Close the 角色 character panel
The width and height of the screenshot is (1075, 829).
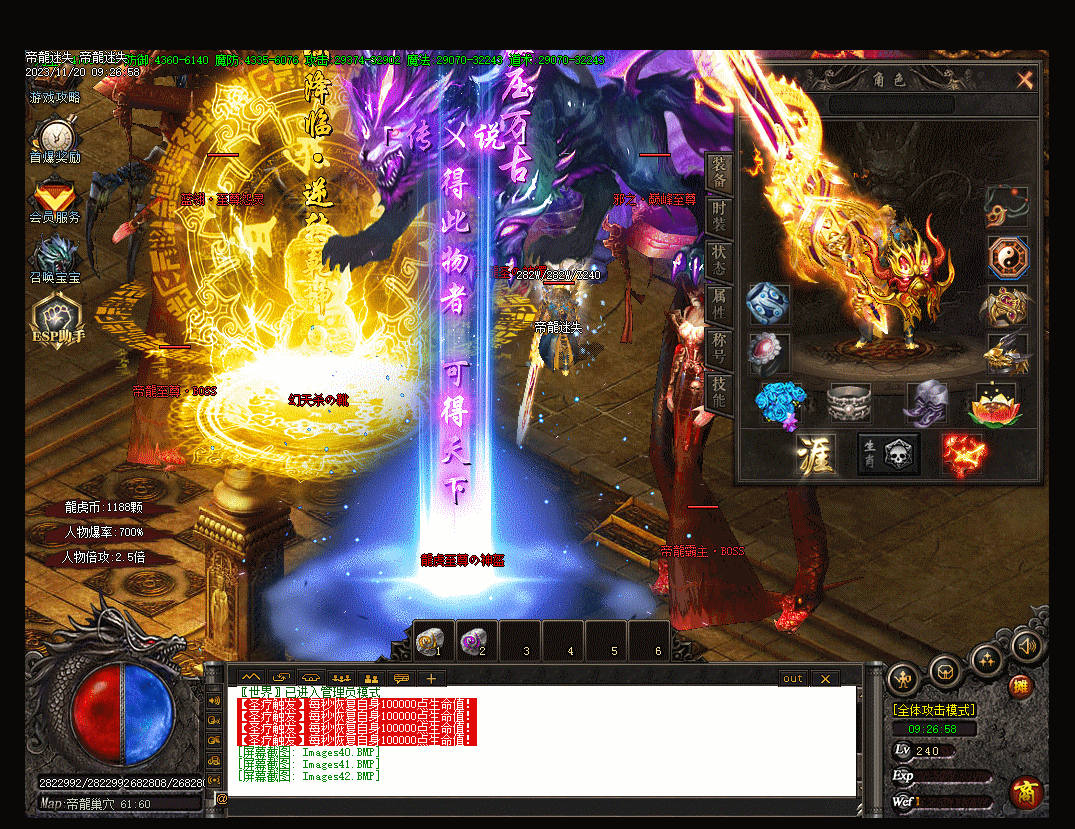(1025, 80)
